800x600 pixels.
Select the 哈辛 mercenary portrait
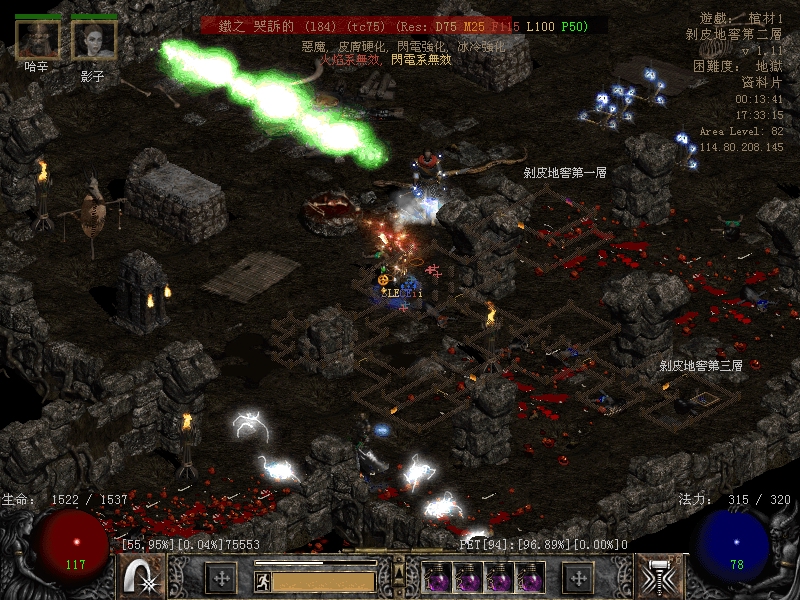(x=37, y=39)
